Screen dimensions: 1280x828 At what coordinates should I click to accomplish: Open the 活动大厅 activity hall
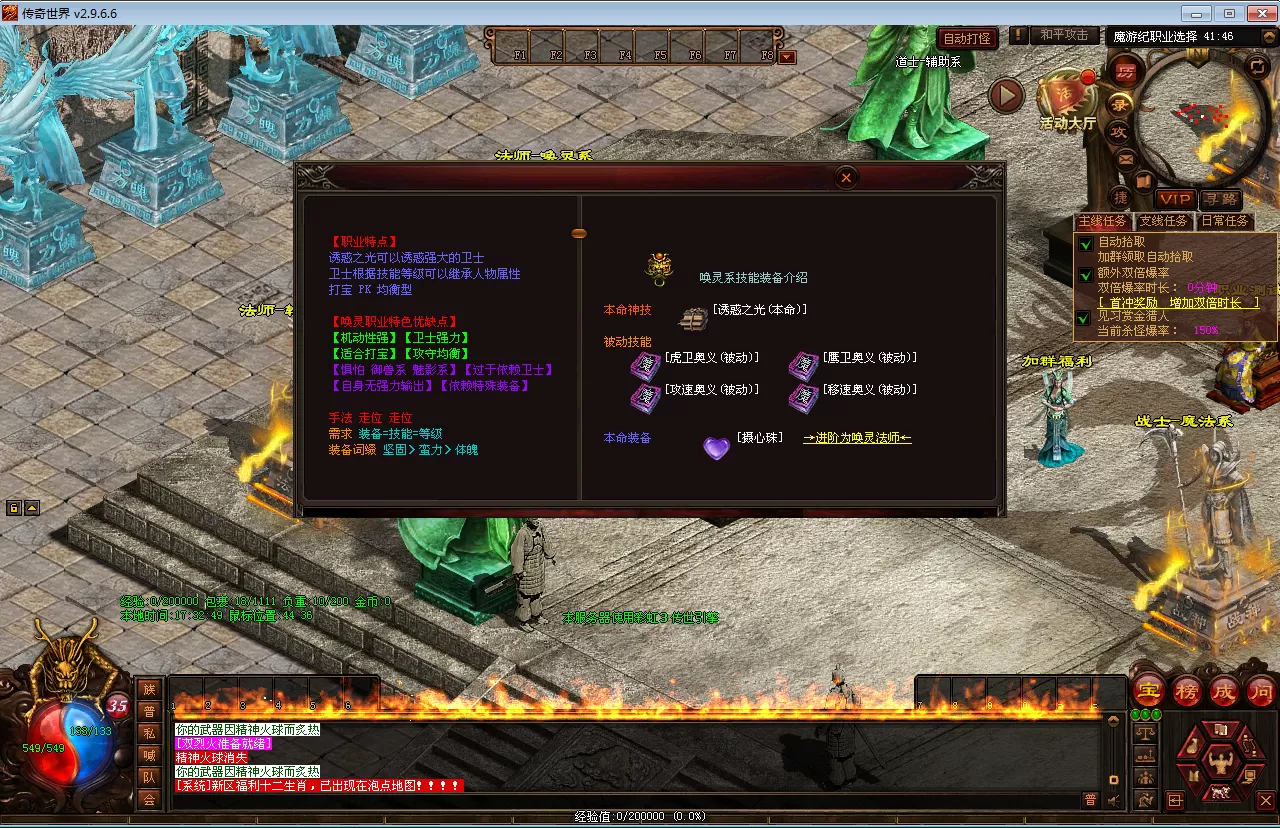pyautogui.click(x=1067, y=100)
